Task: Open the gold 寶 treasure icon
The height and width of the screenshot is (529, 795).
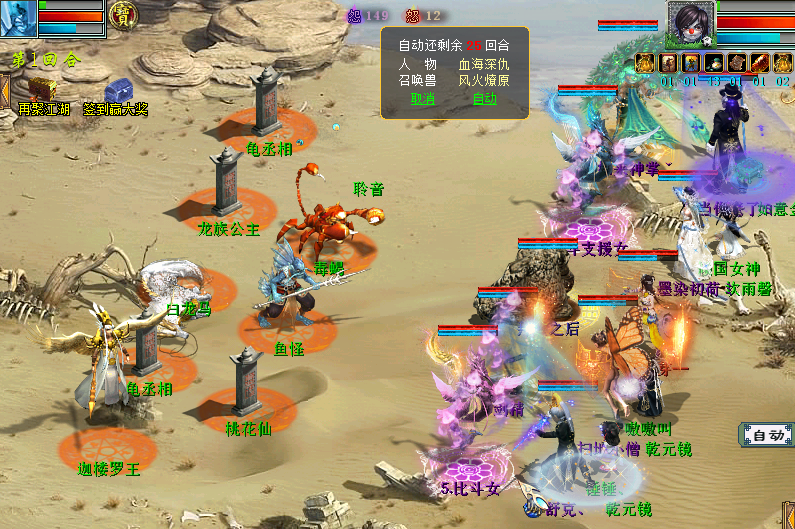Action: pyautogui.click(x=124, y=15)
